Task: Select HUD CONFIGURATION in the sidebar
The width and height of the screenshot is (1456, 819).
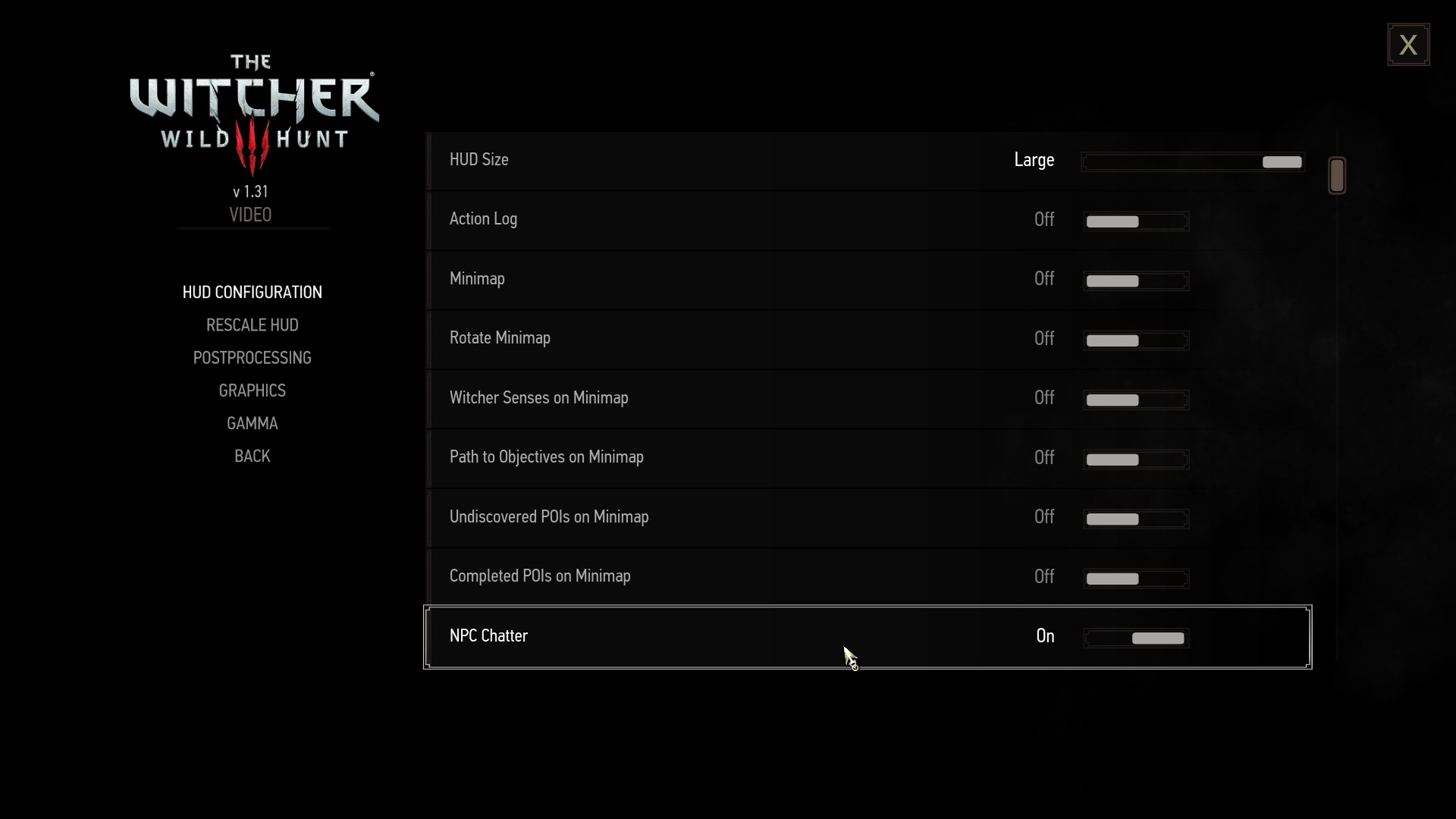Action: point(252,292)
